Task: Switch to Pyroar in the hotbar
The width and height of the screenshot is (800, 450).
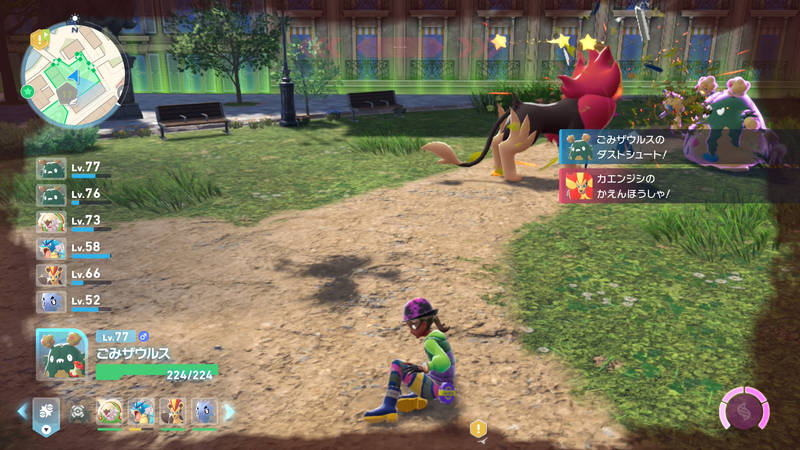Action: [x=172, y=412]
